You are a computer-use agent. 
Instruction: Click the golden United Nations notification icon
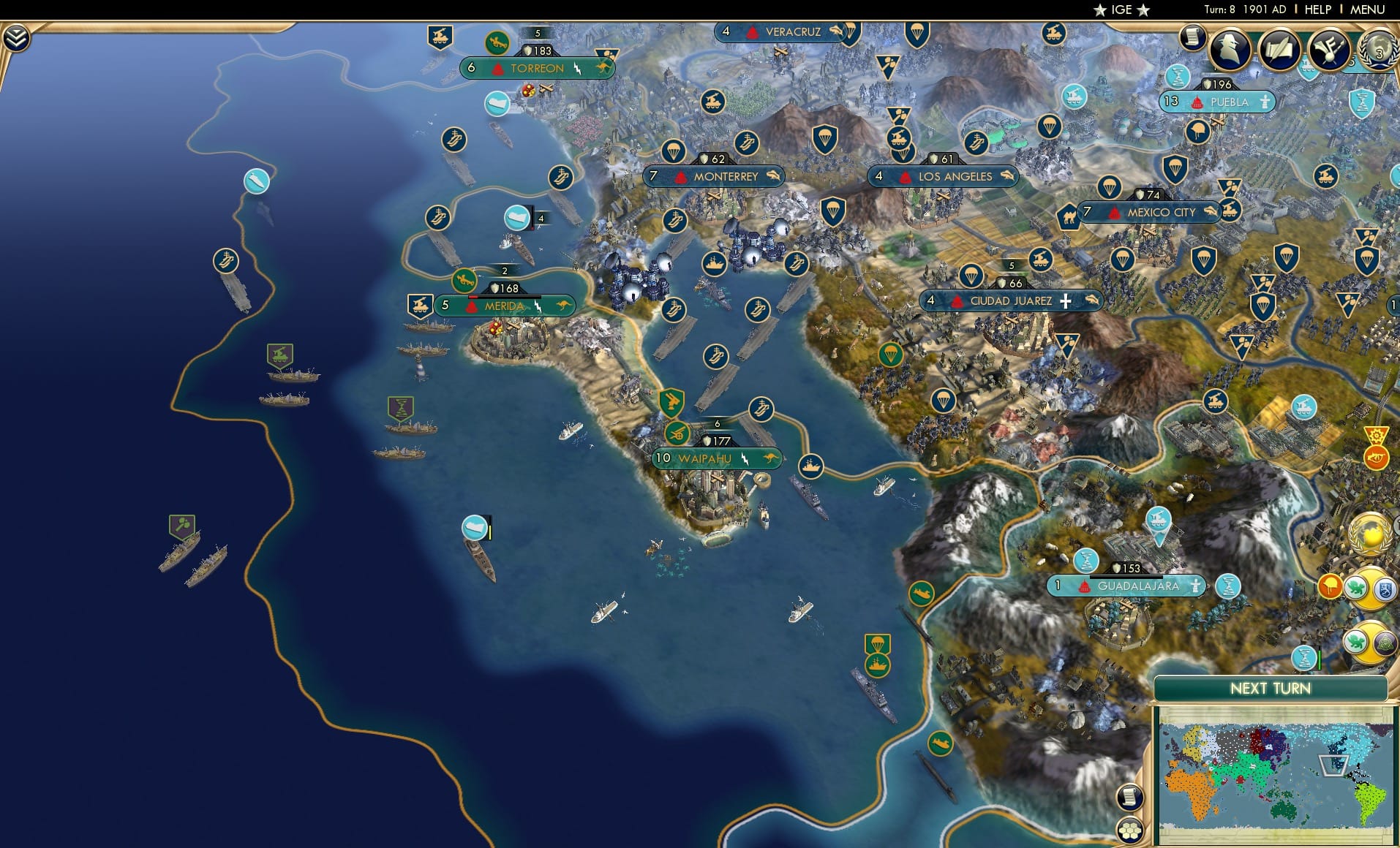1370,533
